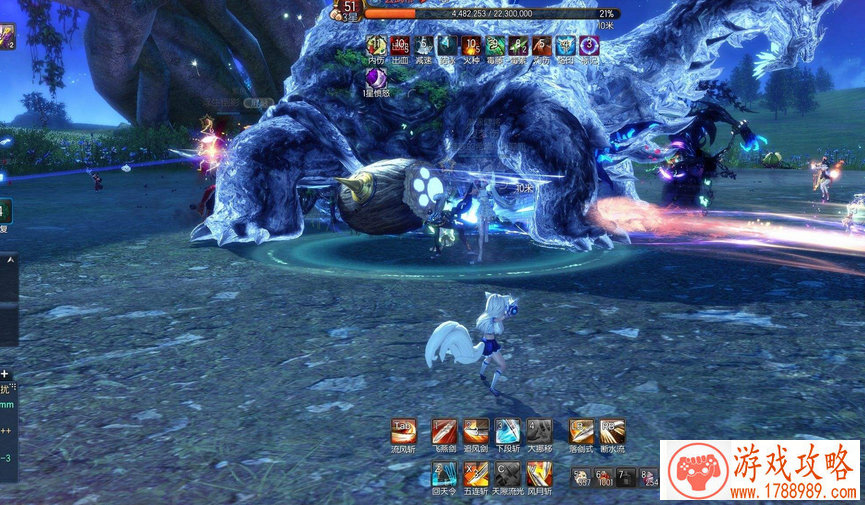Click the boss level 51 portrait
This screenshot has height=505, width=865.
pos(346,9)
